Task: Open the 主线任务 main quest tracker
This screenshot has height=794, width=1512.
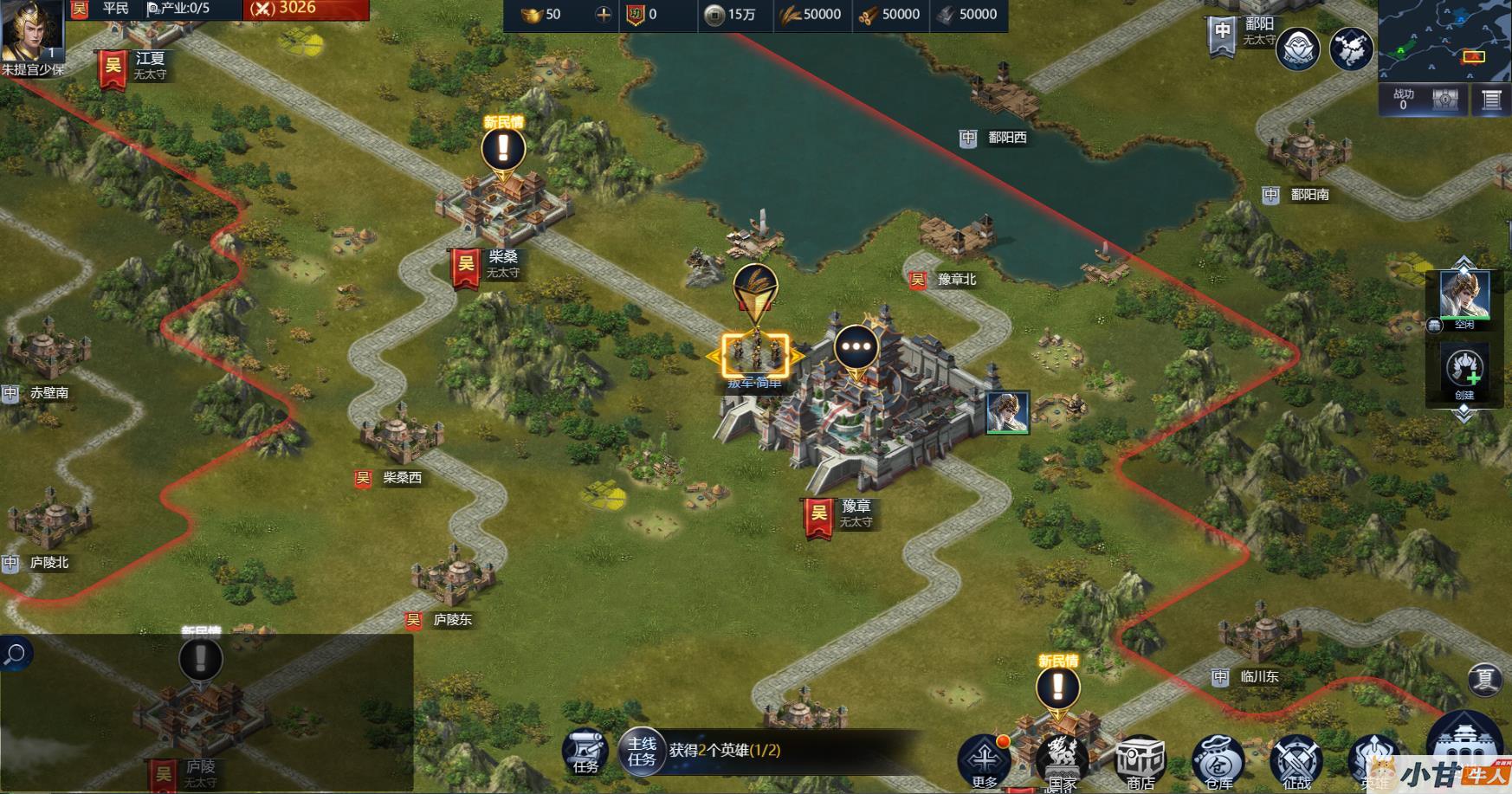Action: pyautogui.click(x=642, y=751)
